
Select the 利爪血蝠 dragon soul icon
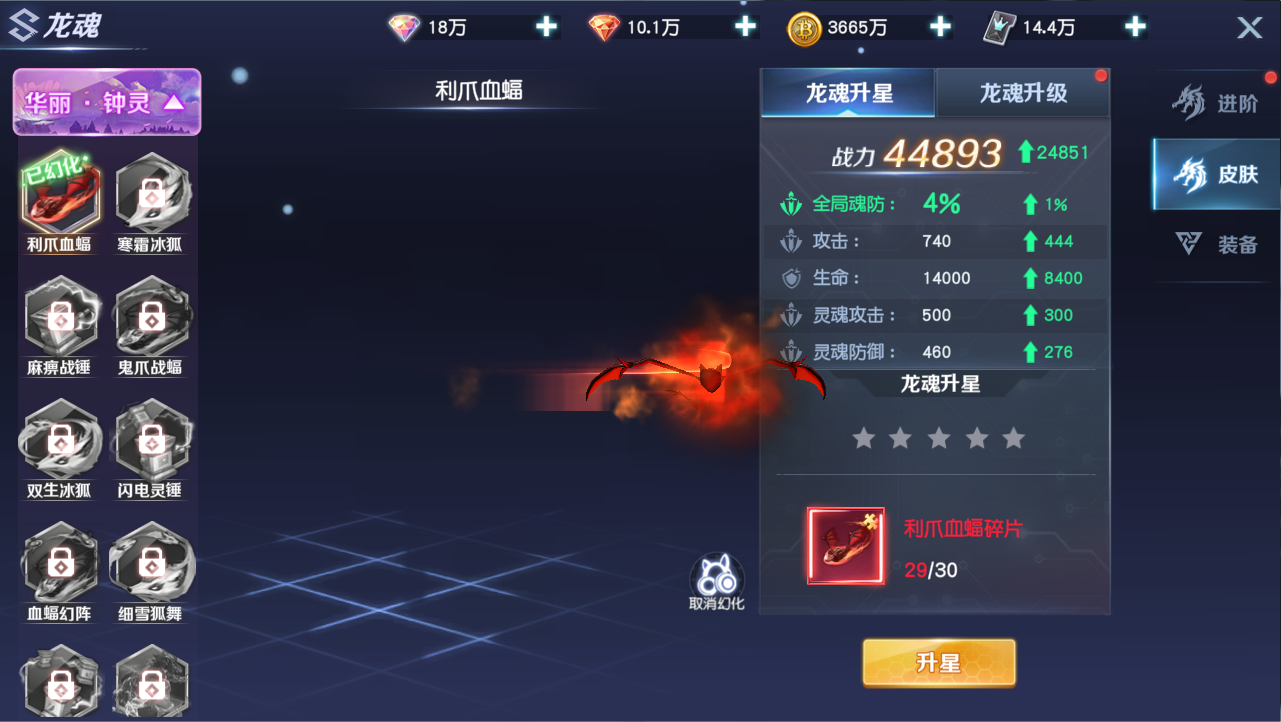click(61, 198)
